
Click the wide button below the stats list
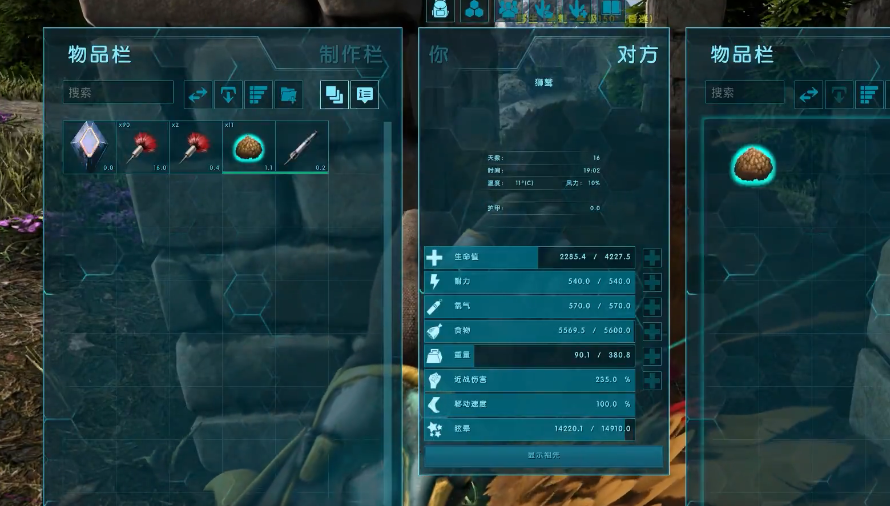544,455
